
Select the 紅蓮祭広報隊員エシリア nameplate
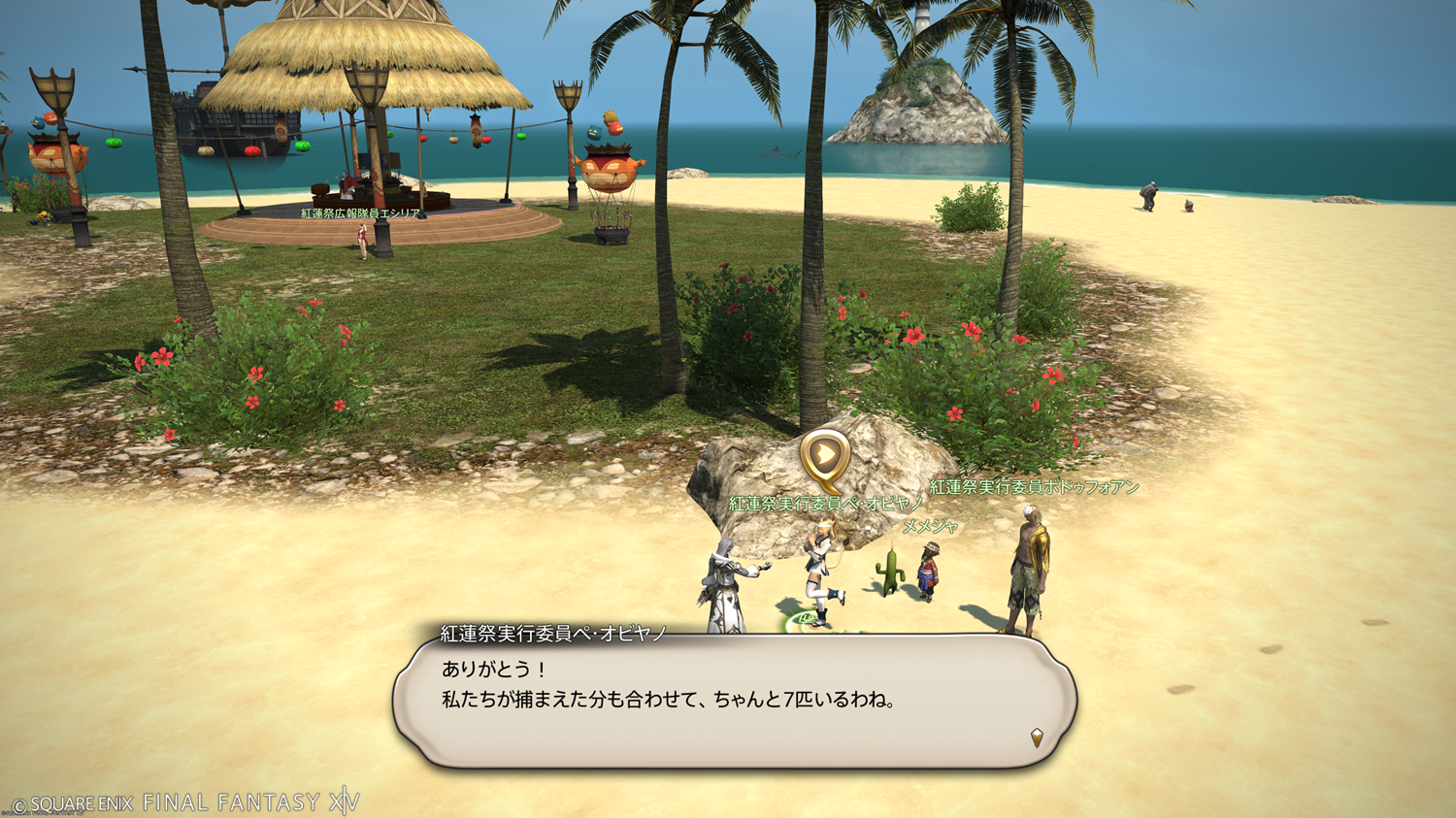click(360, 213)
